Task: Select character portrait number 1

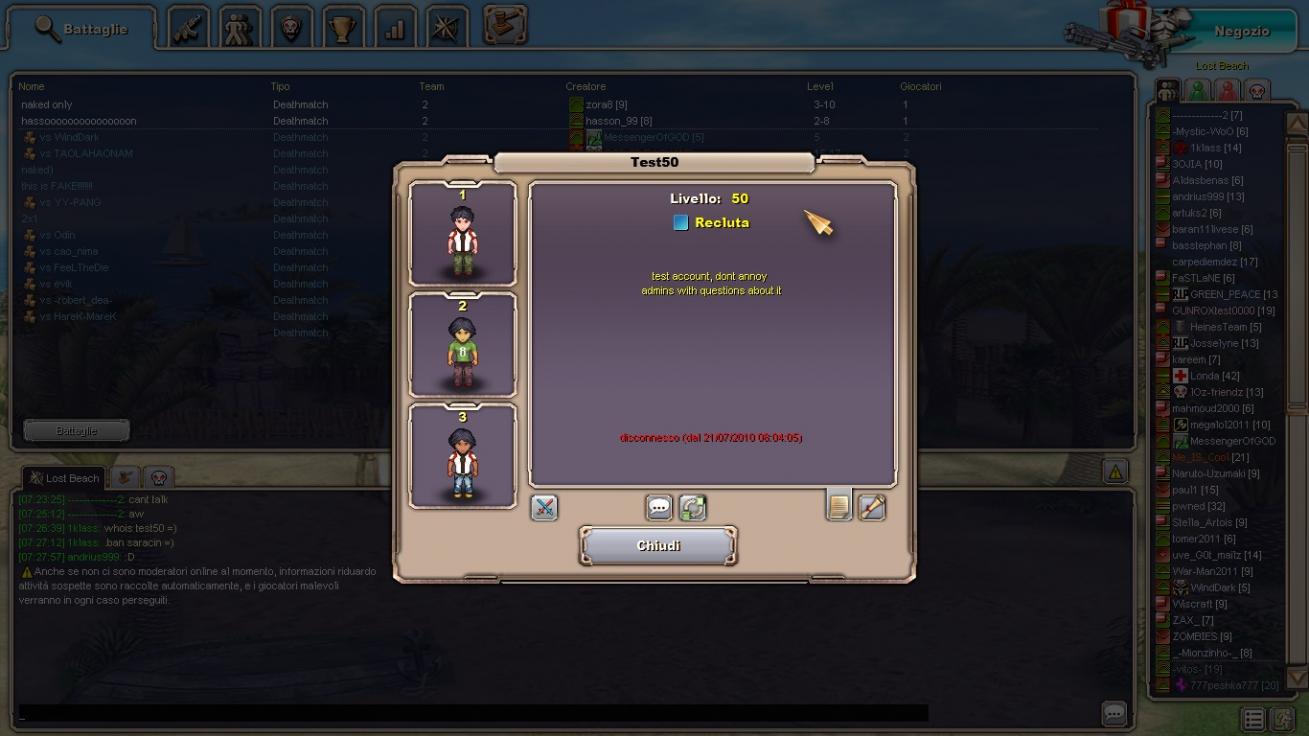Action: click(462, 234)
